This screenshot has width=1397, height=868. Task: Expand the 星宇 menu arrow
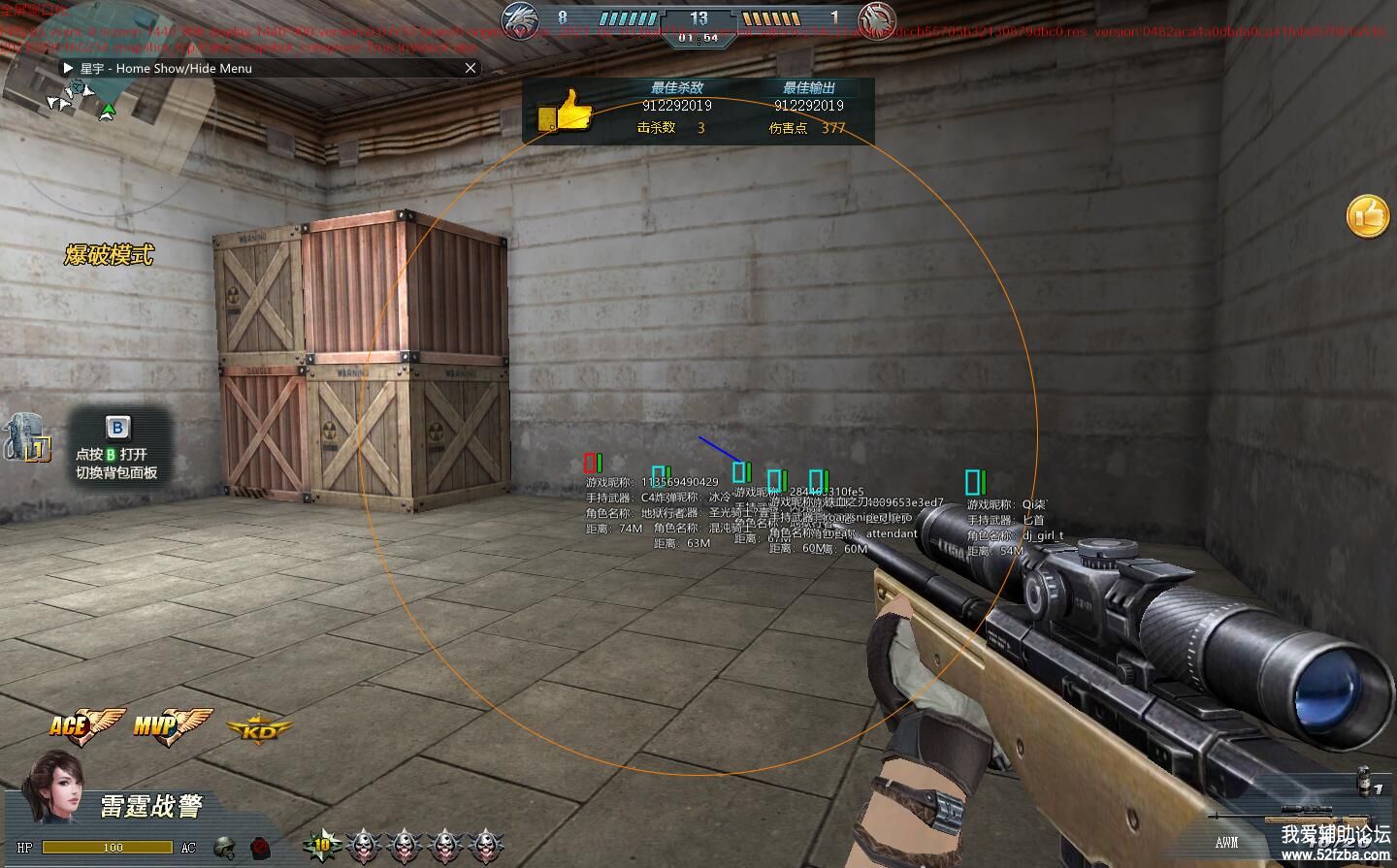click(x=68, y=68)
